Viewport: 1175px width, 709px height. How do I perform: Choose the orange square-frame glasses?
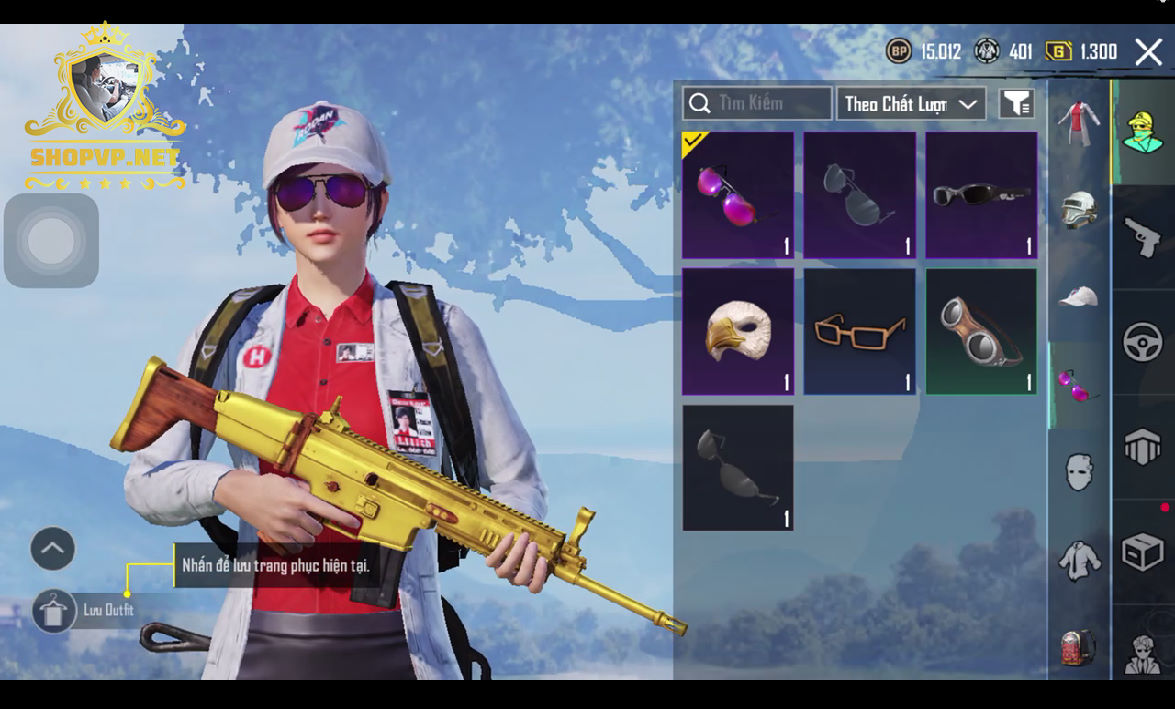coord(860,331)
